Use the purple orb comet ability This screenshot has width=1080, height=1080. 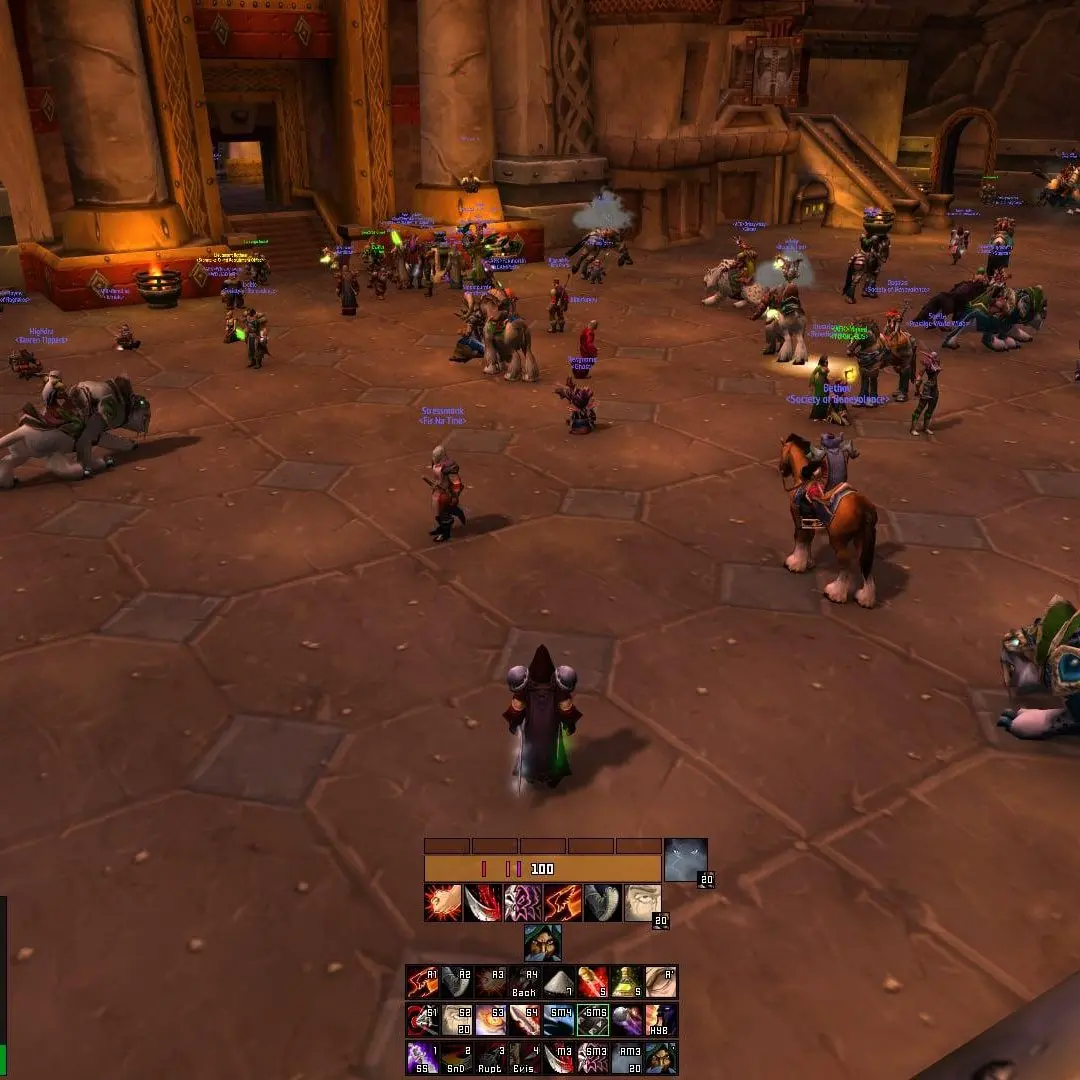pos(627,1020)
